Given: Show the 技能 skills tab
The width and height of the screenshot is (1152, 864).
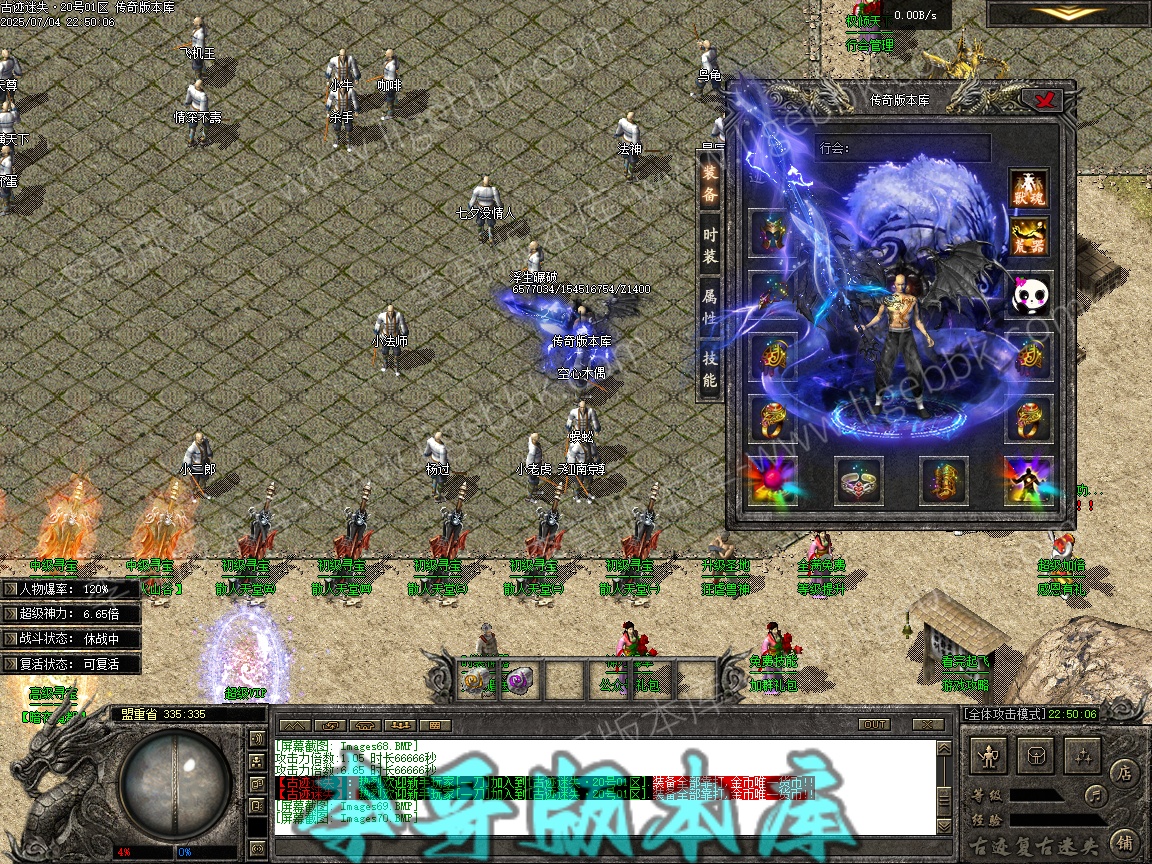Looking at the screenshot, I should pos(709,367).
